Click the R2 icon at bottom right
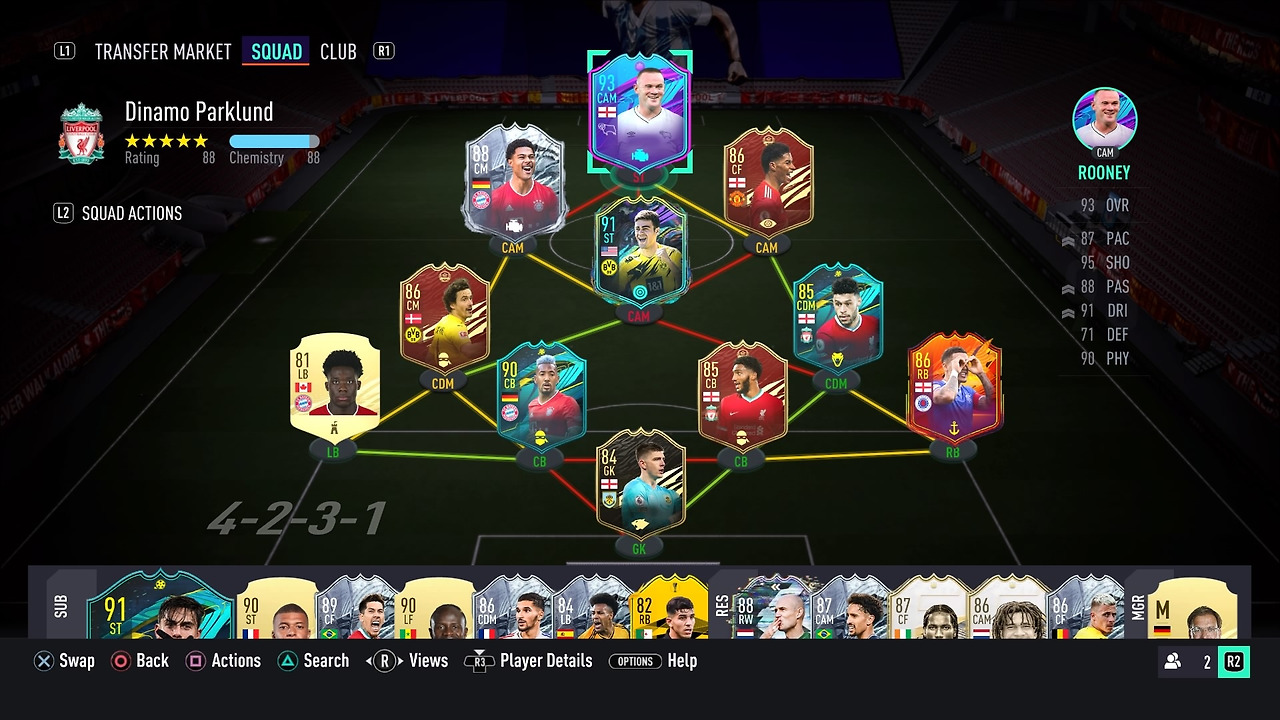 tap(1232, 660)
